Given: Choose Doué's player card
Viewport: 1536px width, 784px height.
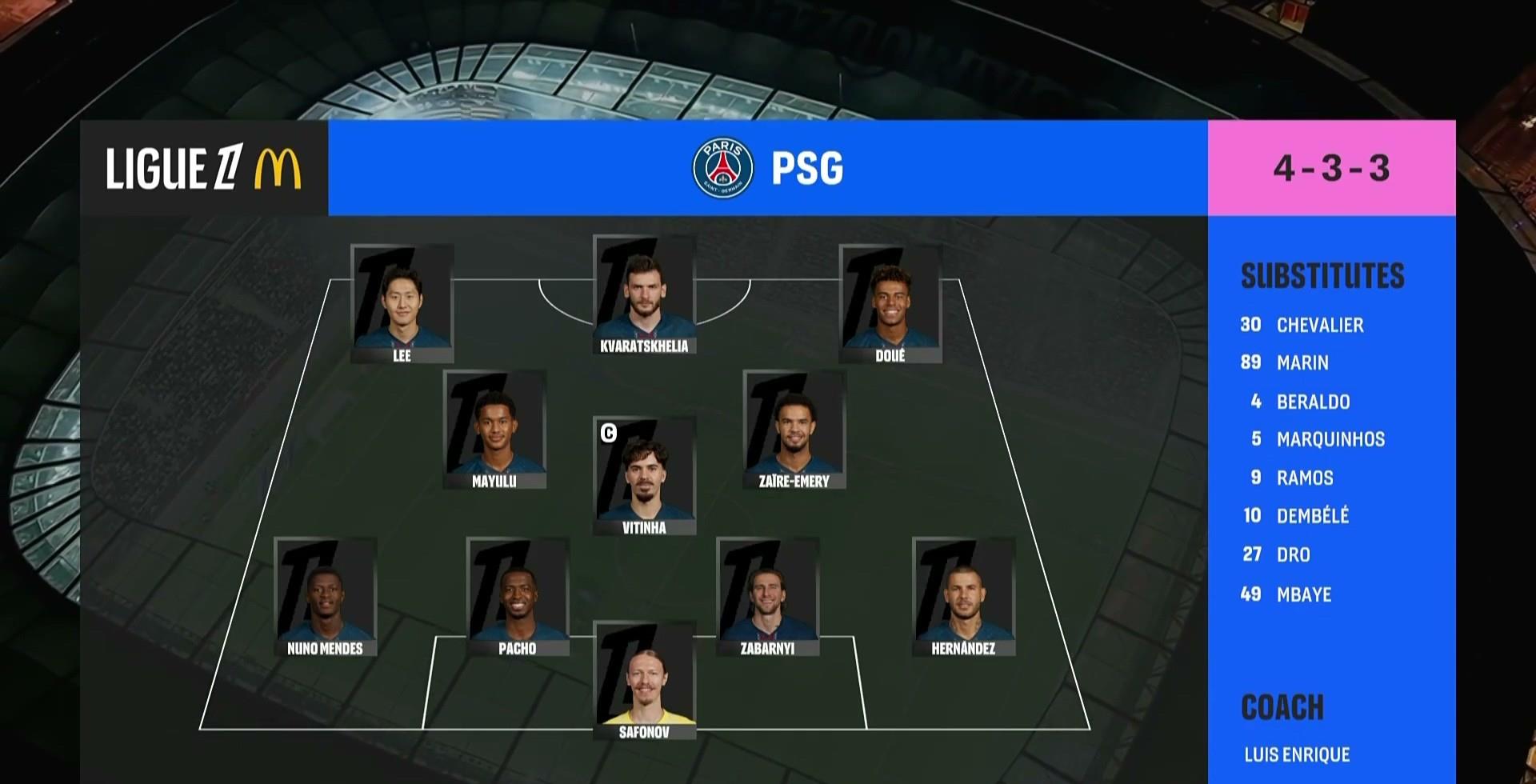Looking at the screenshot, I should 890,304.
